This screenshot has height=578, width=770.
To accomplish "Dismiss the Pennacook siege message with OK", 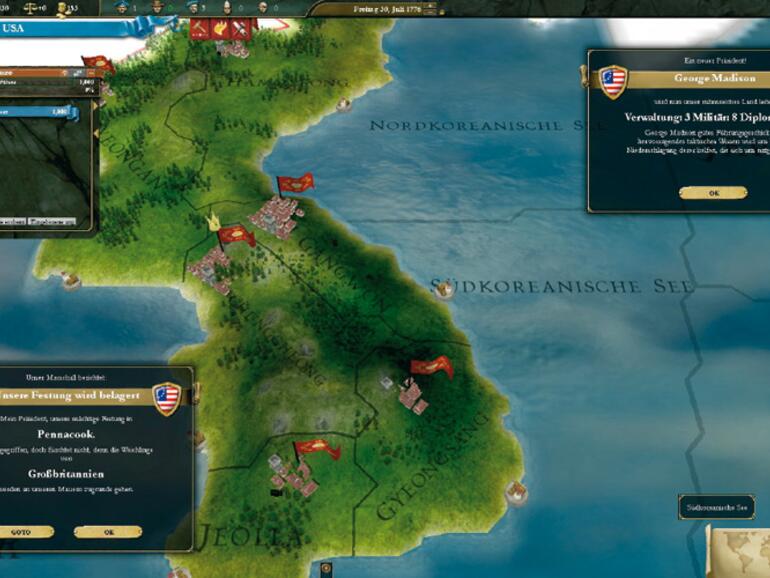I will pos(107,532).
